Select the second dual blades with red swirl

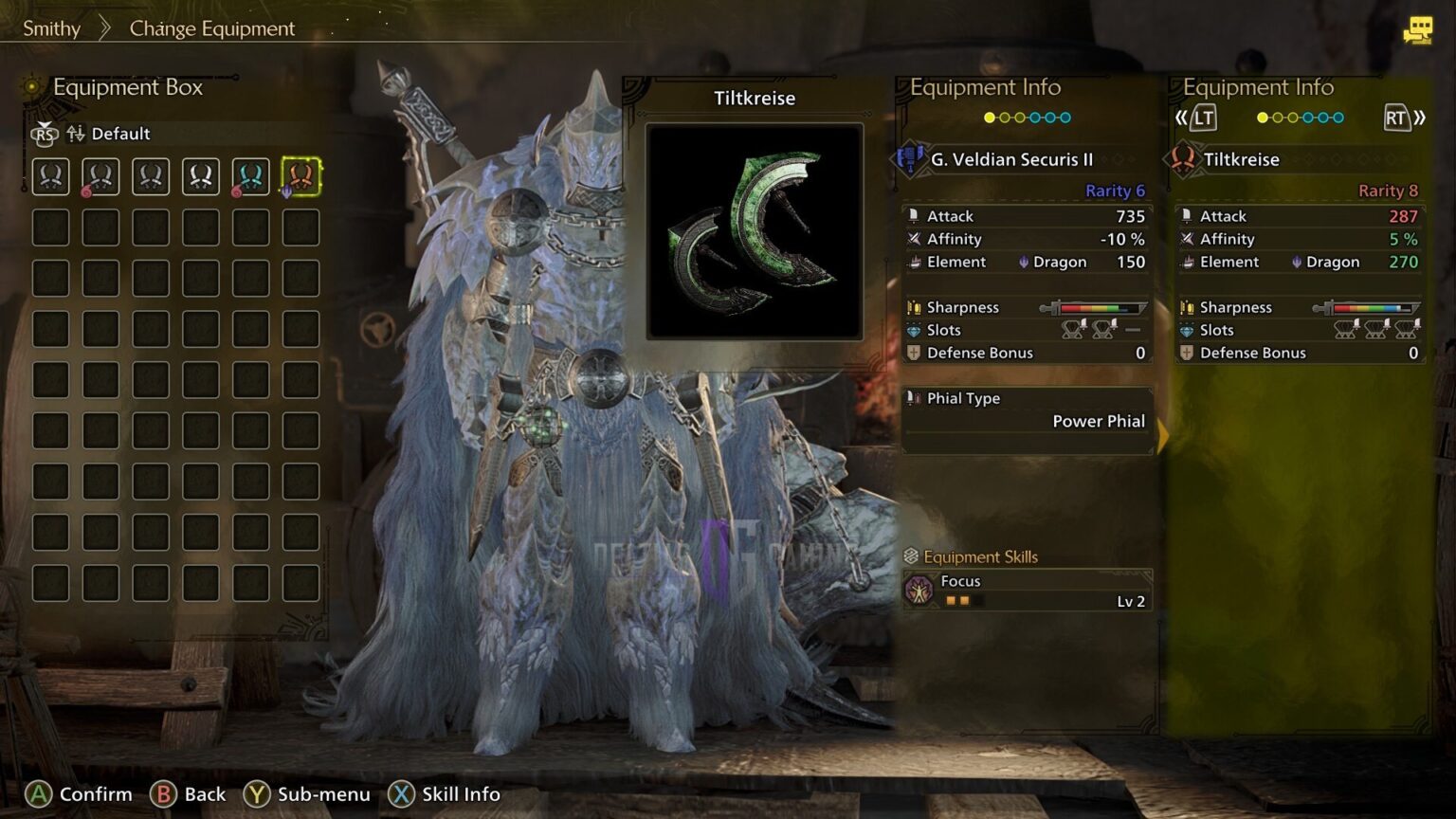pyautogui.click(x=100, y=175)
